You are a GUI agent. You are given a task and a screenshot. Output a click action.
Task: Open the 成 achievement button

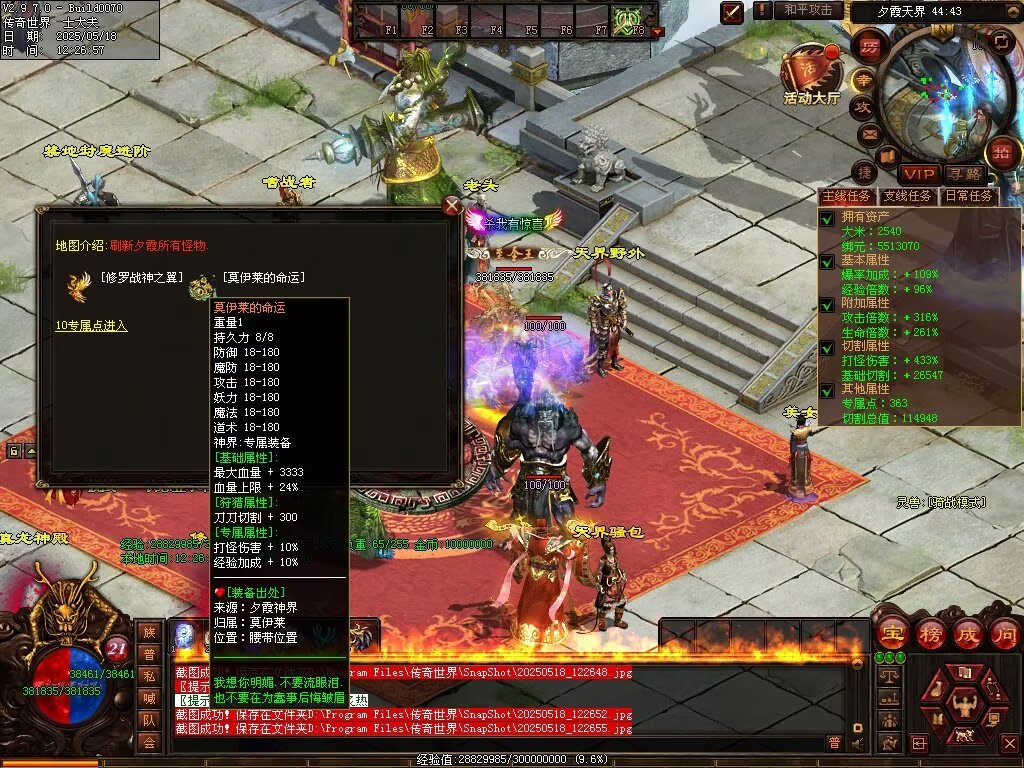coord(968,633)
